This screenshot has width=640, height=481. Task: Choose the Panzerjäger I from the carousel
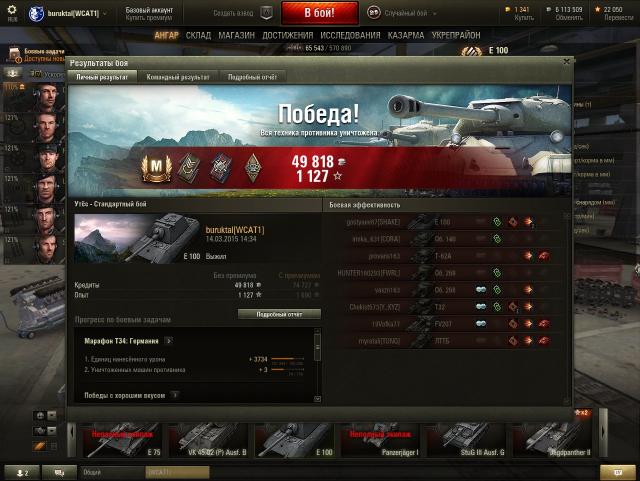coord(379,440)
